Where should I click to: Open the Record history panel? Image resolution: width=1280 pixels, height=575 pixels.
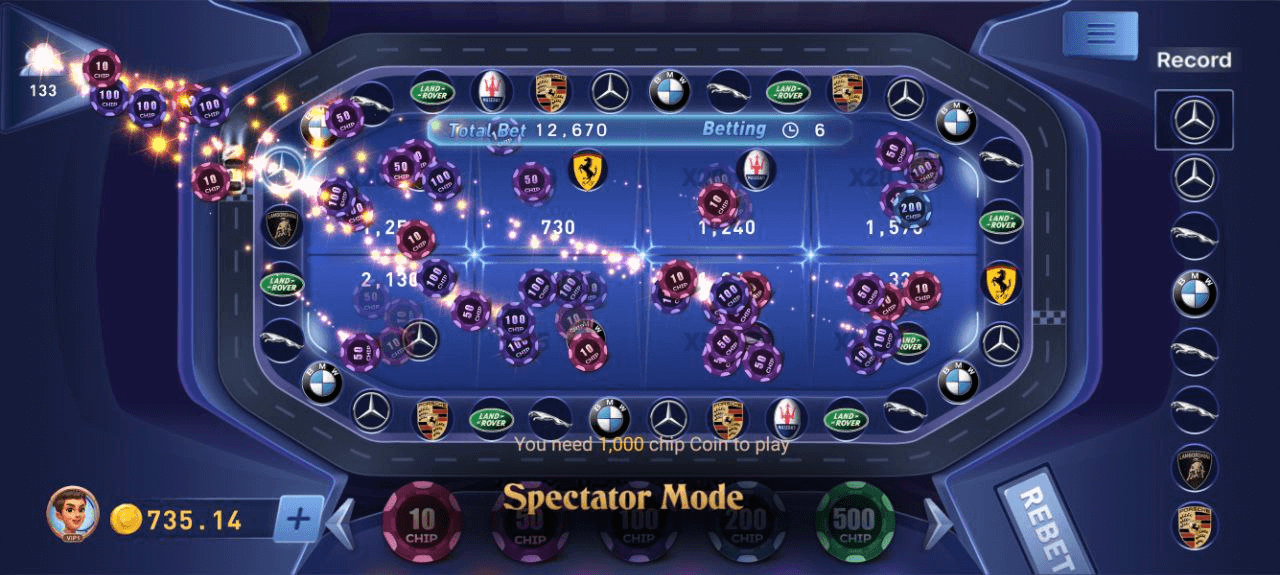(1193, 60)
